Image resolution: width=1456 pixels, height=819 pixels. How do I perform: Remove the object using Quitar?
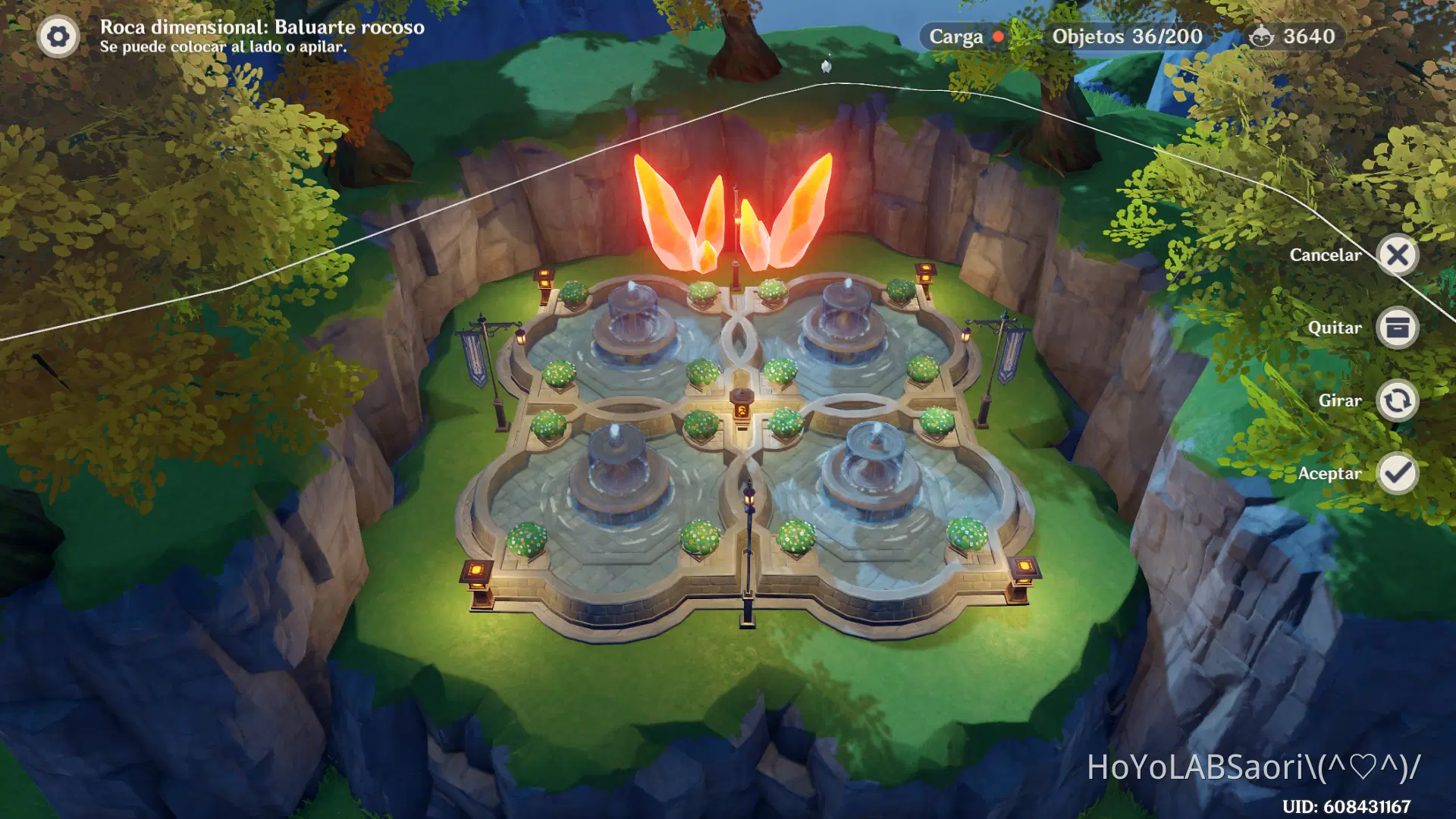tap(1398, 328)
